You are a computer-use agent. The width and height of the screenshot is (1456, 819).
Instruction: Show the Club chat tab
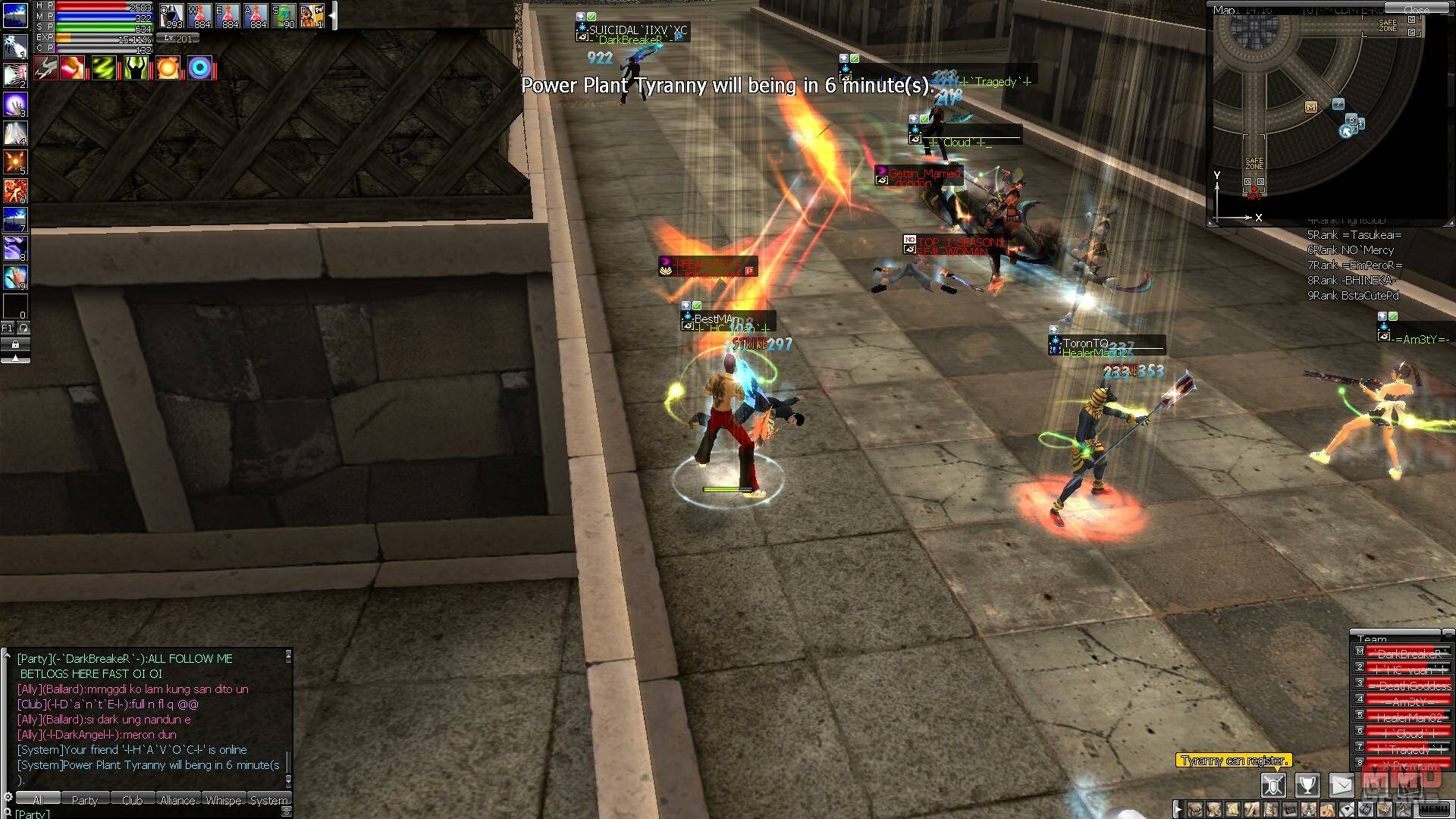click(x=132, y=800)
